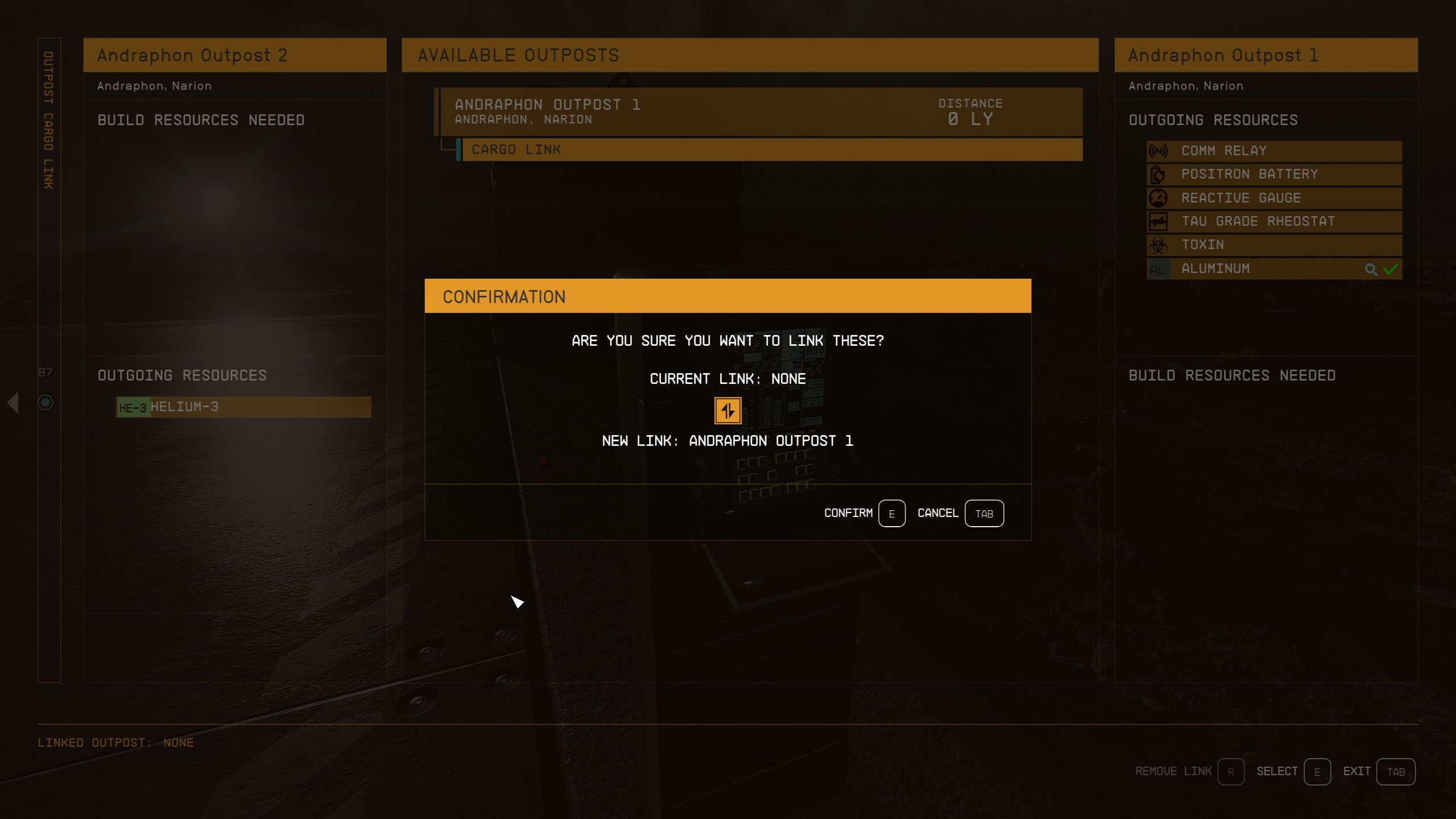The image size is (1456, 819).
Task: Select the Reactive Gauge dial icon
Action: point(1157,198)
